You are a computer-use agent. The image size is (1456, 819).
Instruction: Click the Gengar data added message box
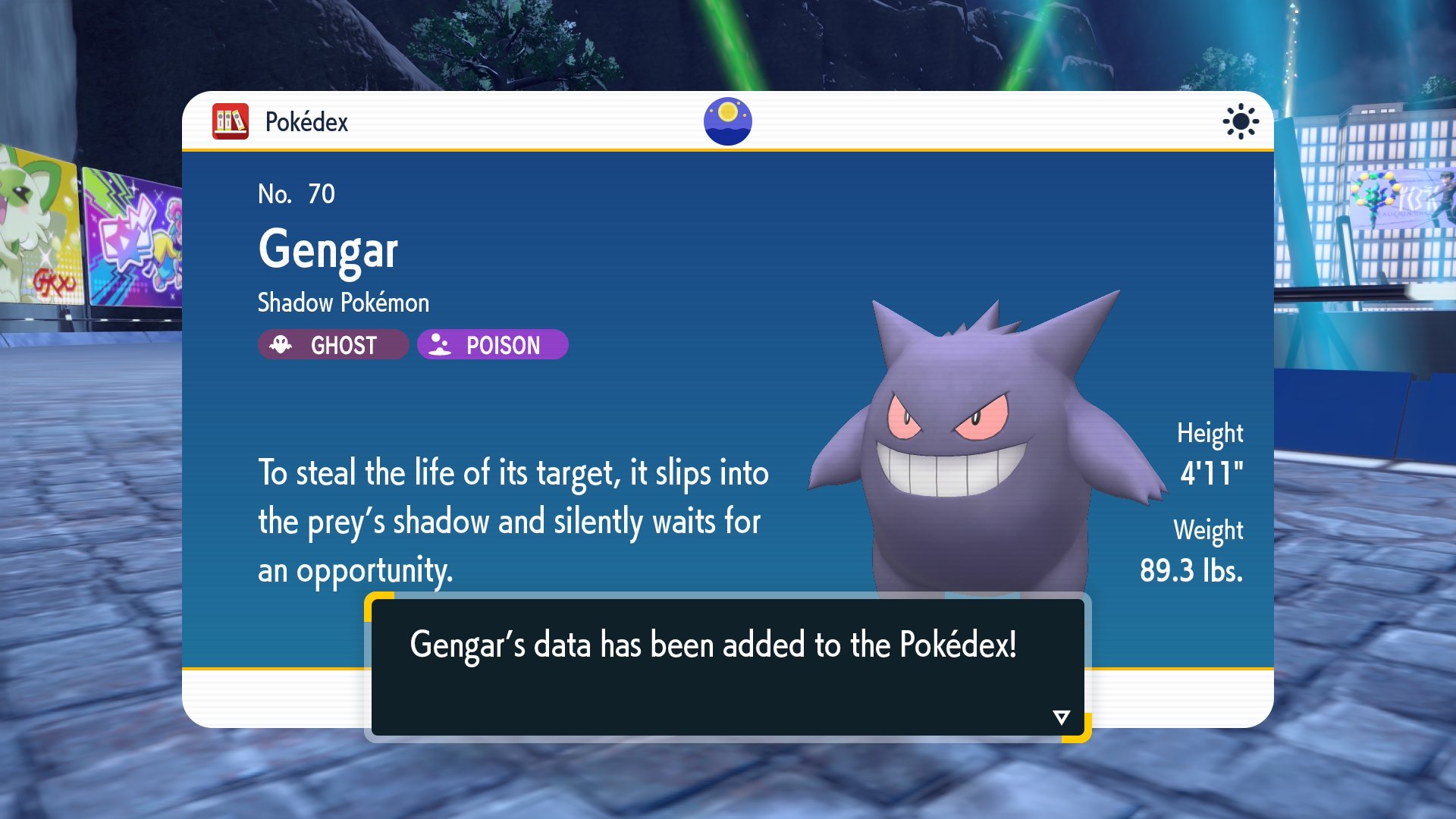(x=727, y=666)
